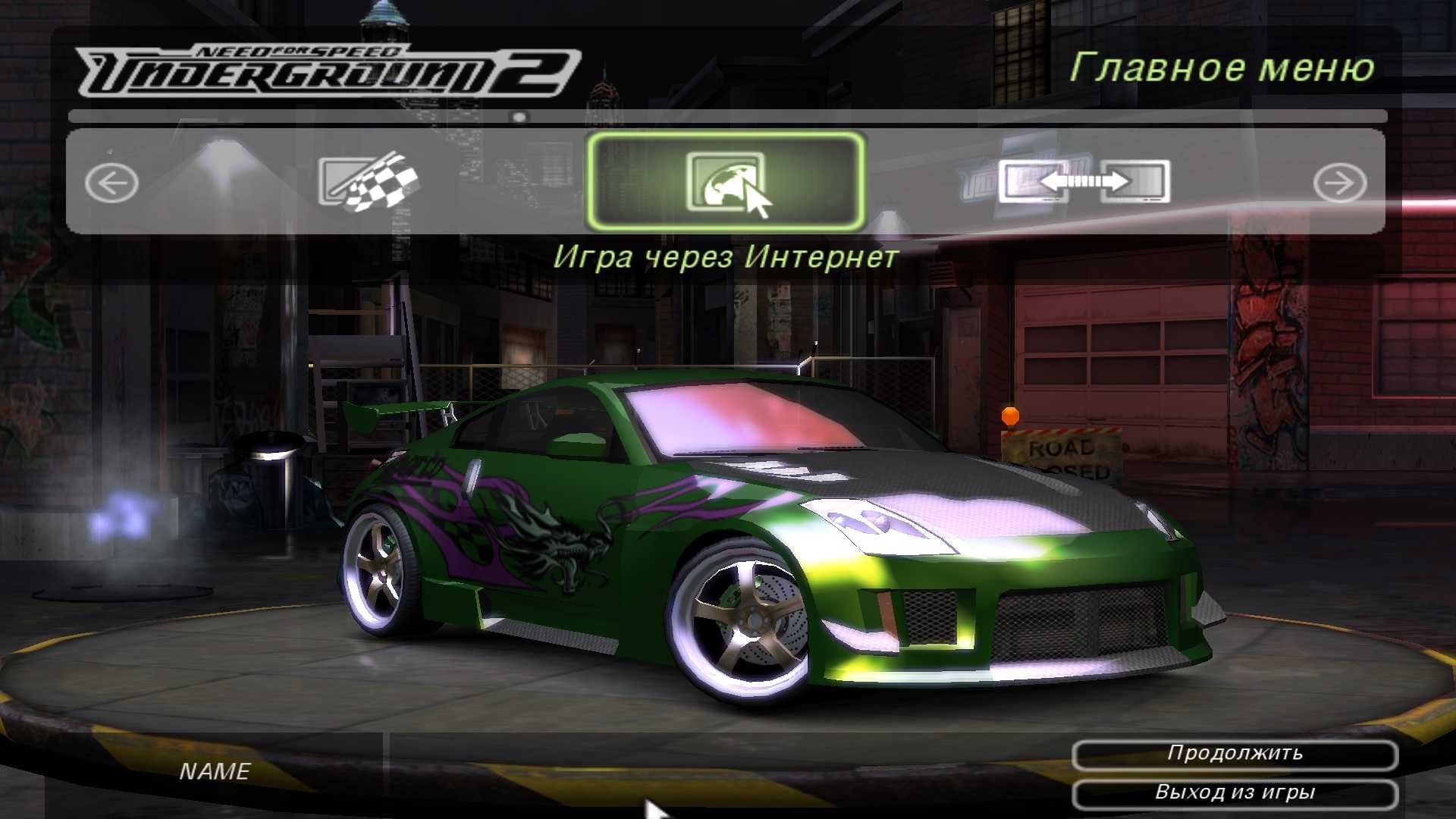The image size is (1456, 819).
Task: Click the Продолжить (Continue) button
Action: click(1235, 754)
